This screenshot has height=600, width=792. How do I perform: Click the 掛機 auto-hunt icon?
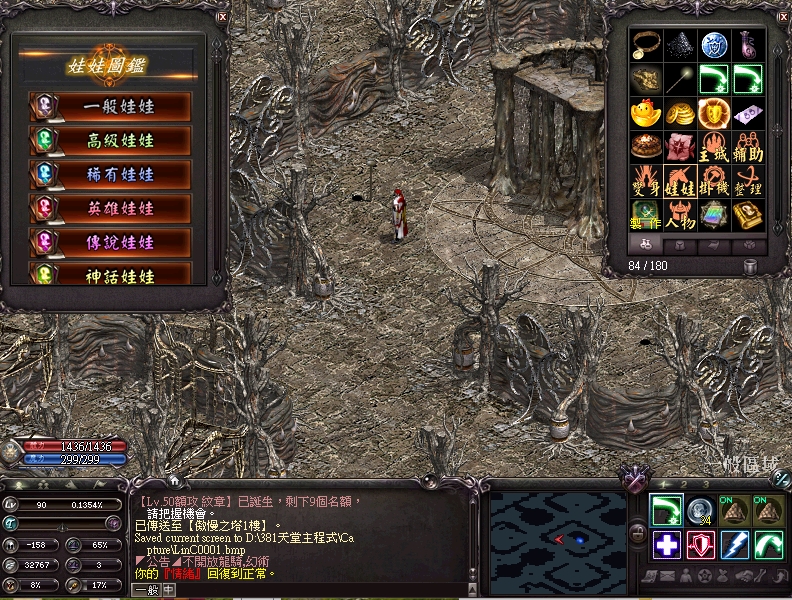point(713,181)
